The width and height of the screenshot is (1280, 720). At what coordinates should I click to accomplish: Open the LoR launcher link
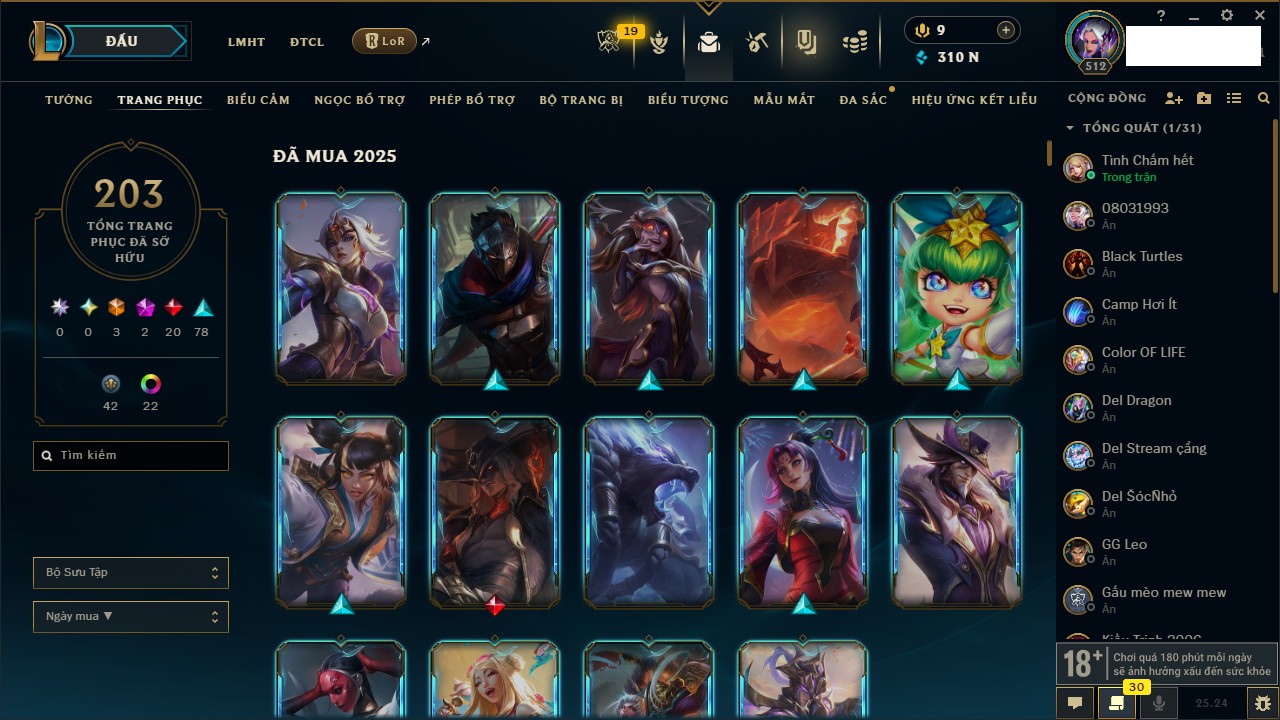click(x=385, y=41)
